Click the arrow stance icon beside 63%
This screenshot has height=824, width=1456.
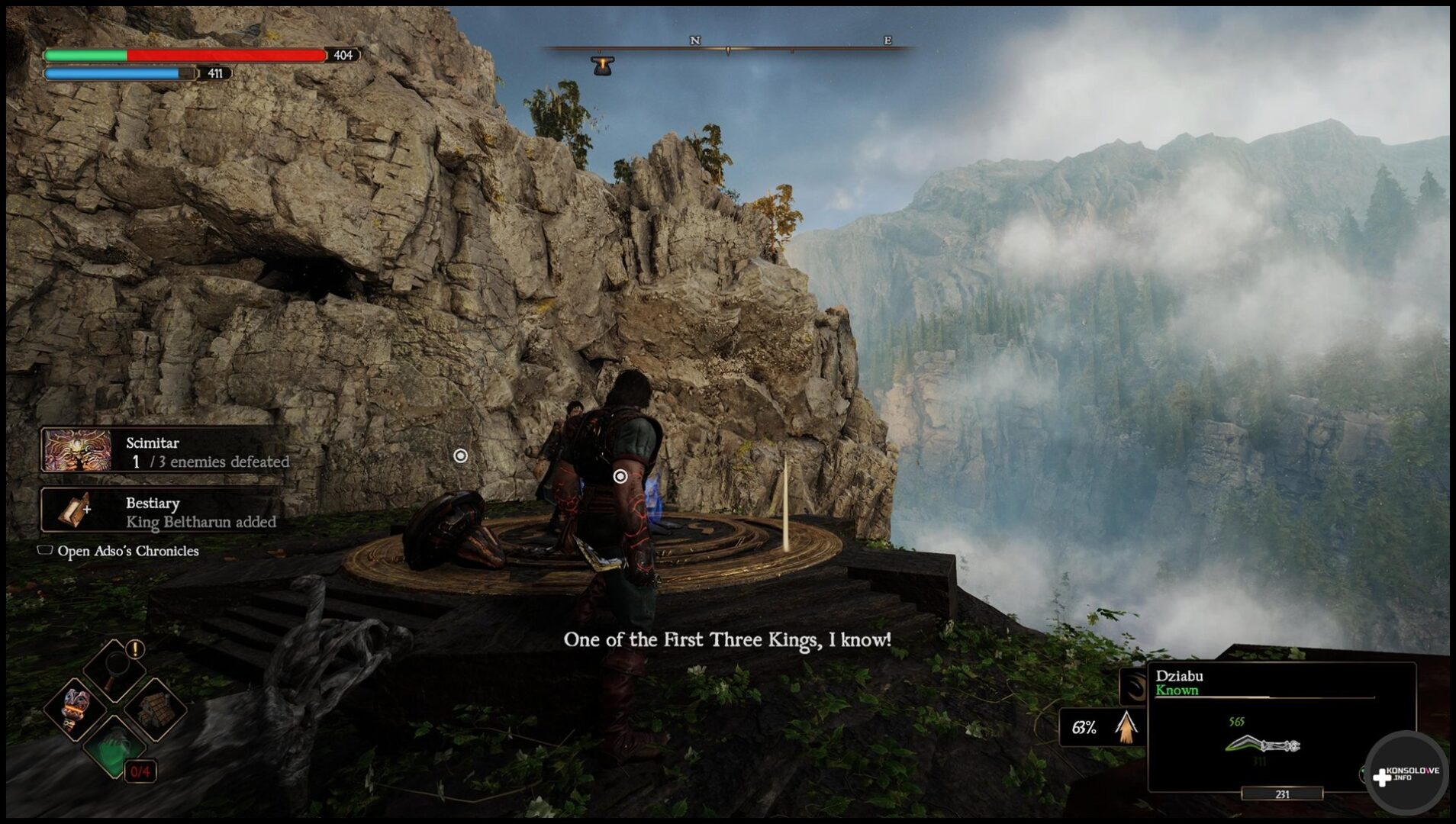(1126, 726)
